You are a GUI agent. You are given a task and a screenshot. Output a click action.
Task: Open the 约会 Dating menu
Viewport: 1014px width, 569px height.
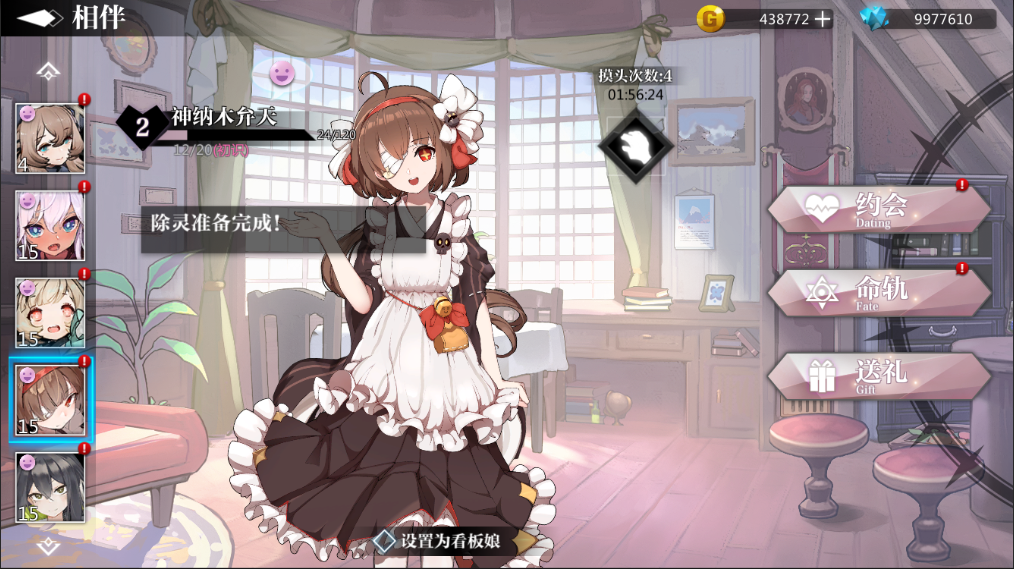[878, 209]
